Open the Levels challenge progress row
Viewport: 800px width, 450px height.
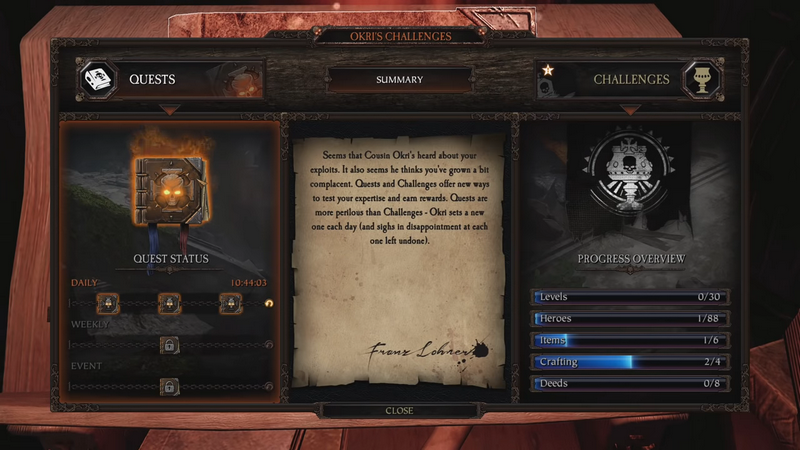coord(631,297)
